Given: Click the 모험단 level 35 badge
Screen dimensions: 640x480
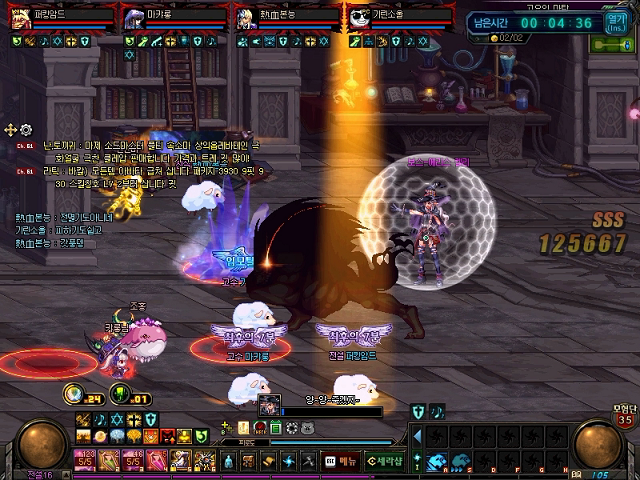Looking at the screenshot, I should [624, 415].
